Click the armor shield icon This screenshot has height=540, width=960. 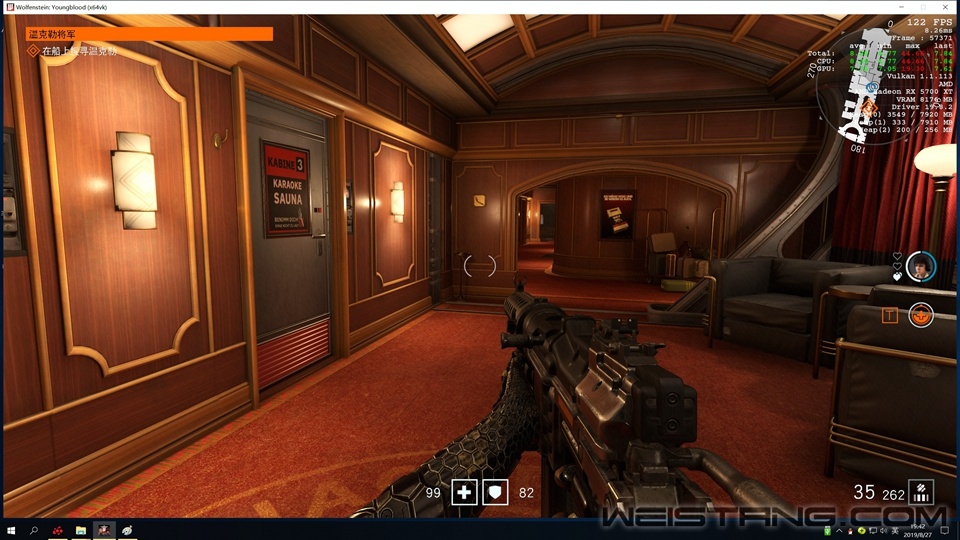click(x=497, y=492)
